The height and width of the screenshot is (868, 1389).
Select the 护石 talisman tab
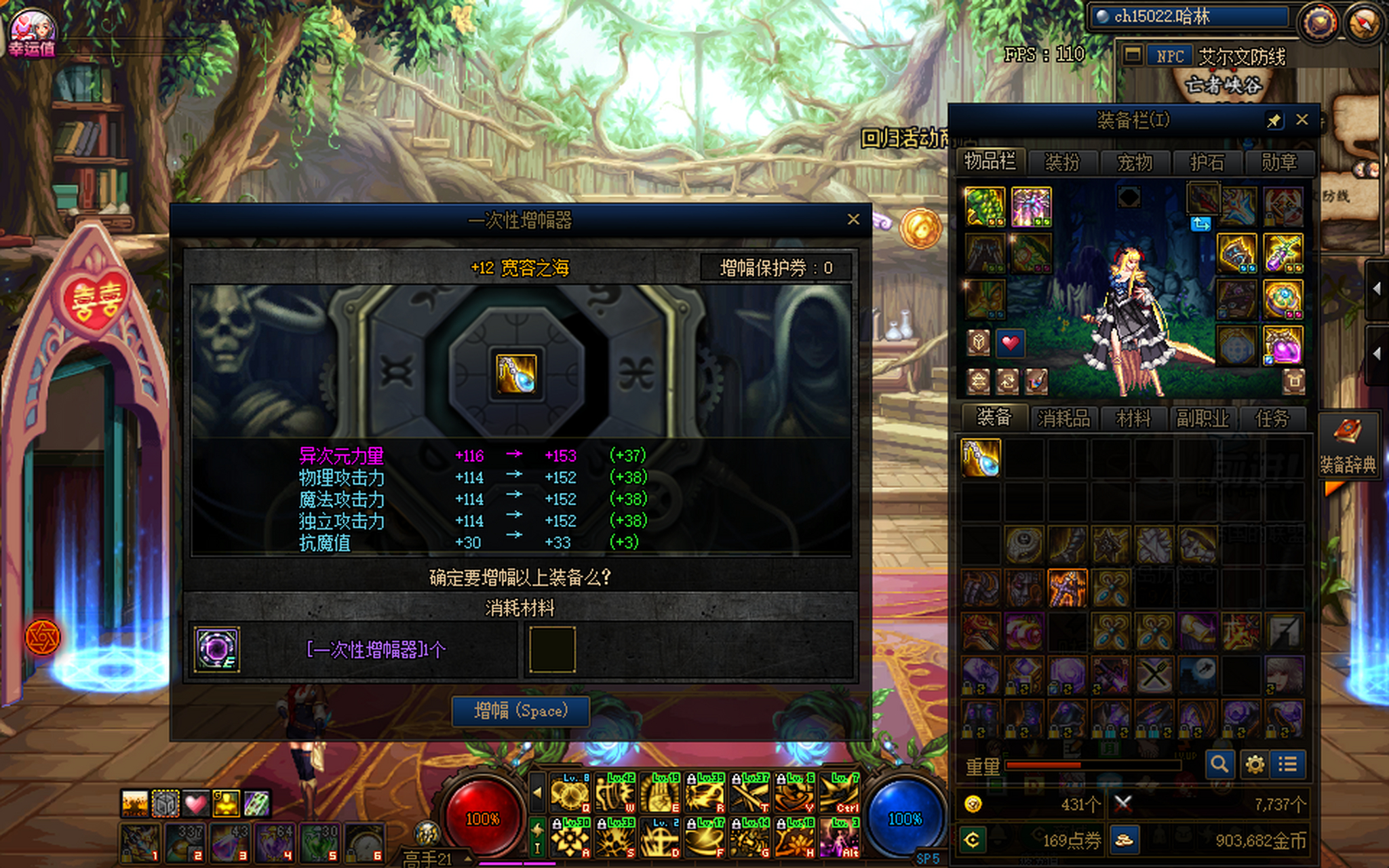(x=1207, y=163)
